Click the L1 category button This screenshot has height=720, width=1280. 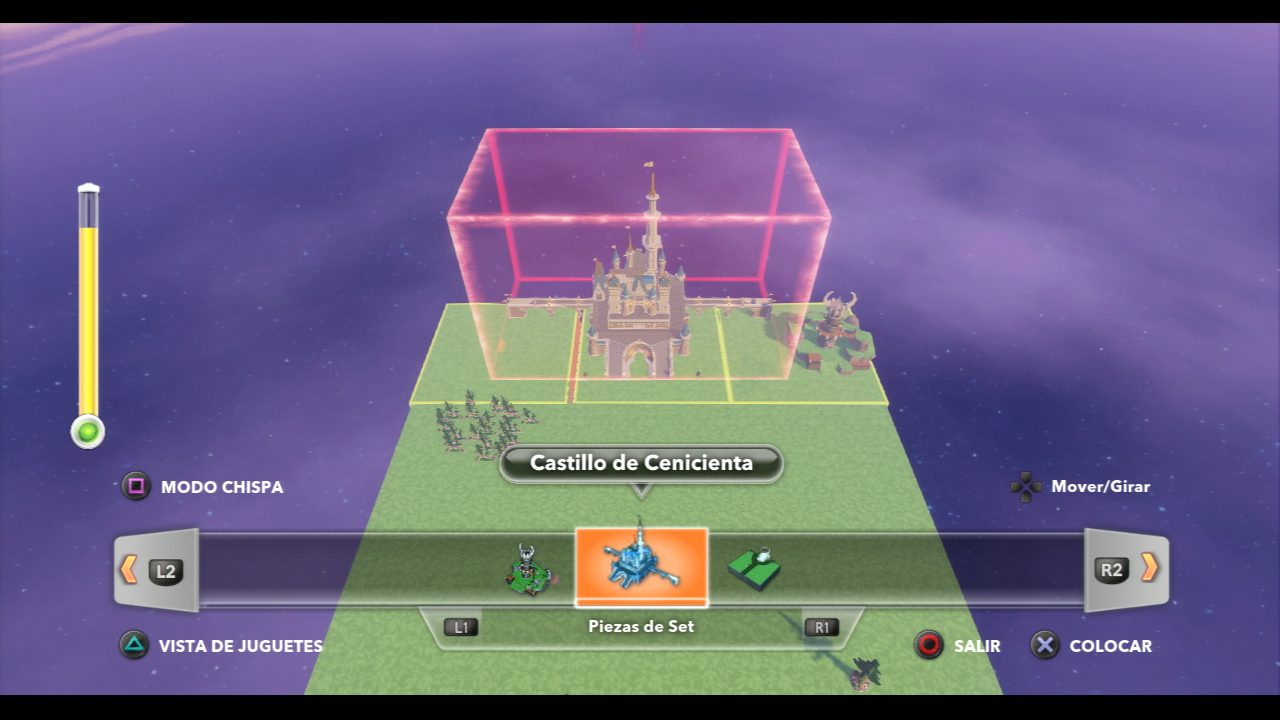pyautogui.click(x=462, y=627)
